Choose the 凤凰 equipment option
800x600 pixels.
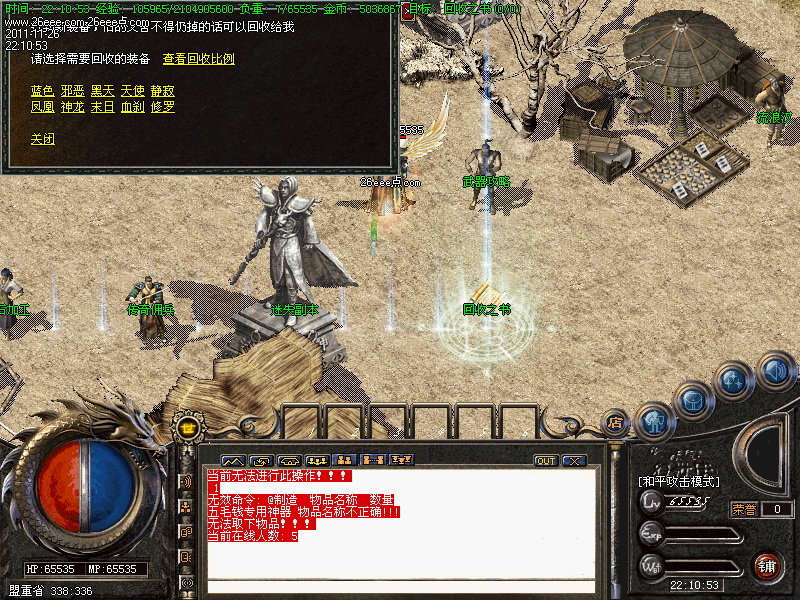(42, 107)
